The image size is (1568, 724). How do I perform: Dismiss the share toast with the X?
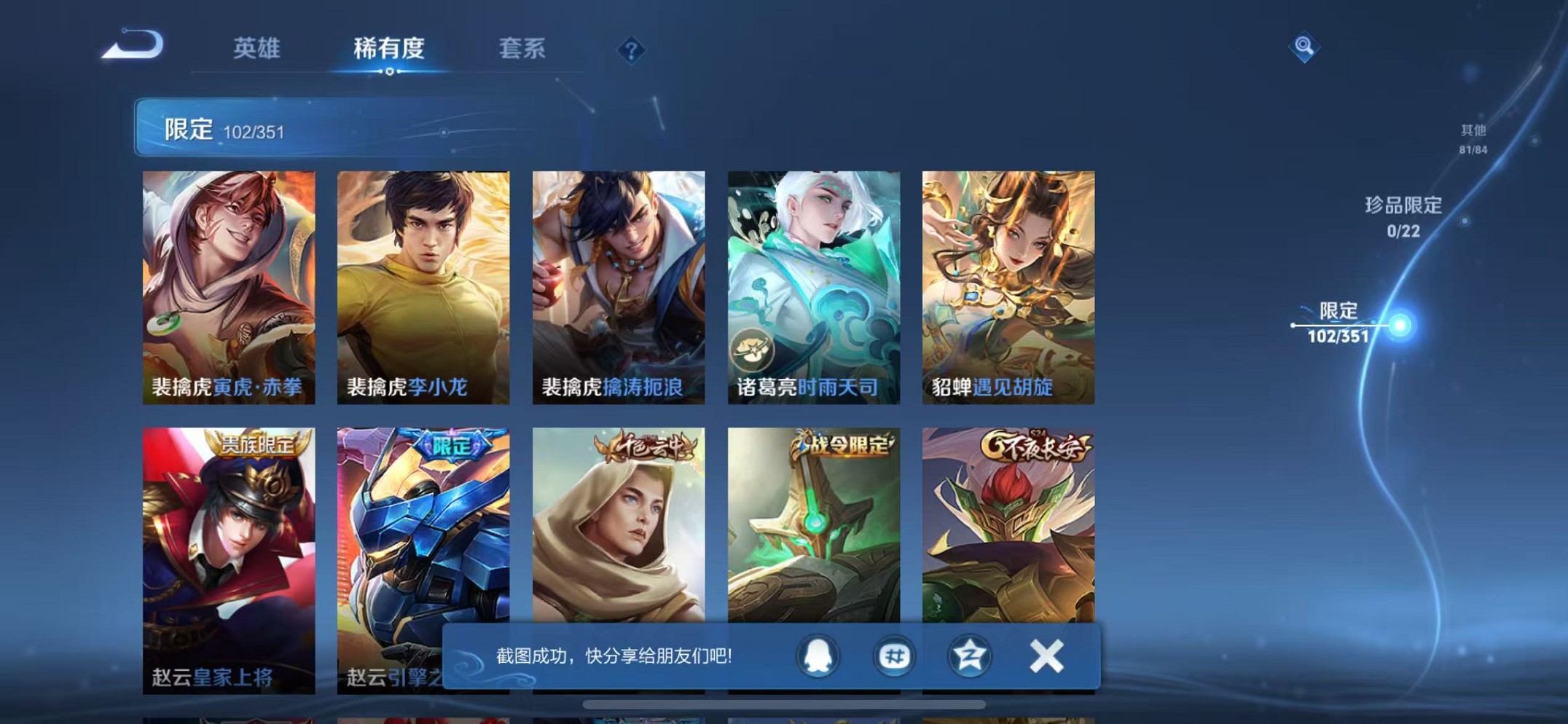coord(1046,656)
